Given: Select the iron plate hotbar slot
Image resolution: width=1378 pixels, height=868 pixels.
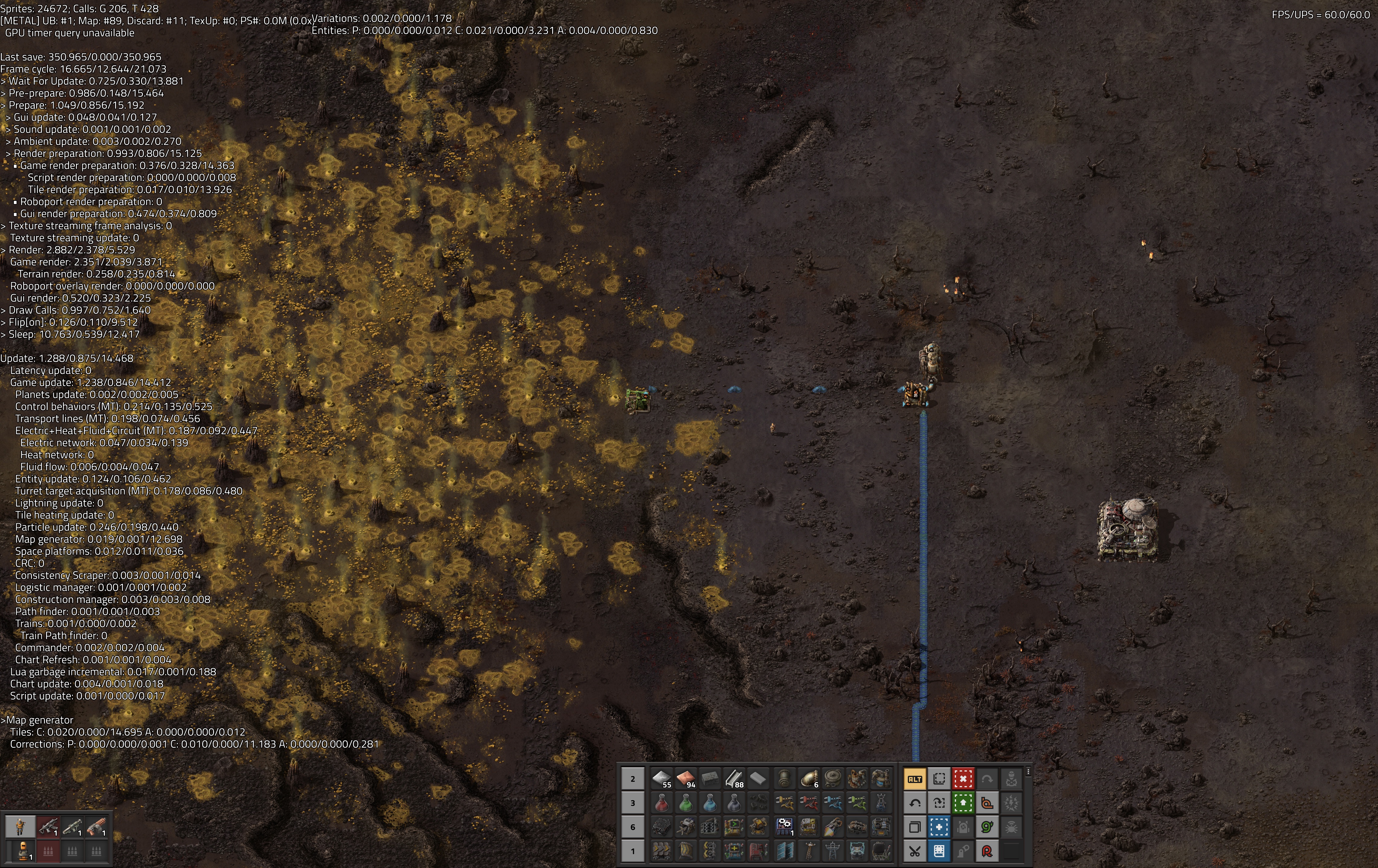Looking at the screenshot, I should (662, 779).
